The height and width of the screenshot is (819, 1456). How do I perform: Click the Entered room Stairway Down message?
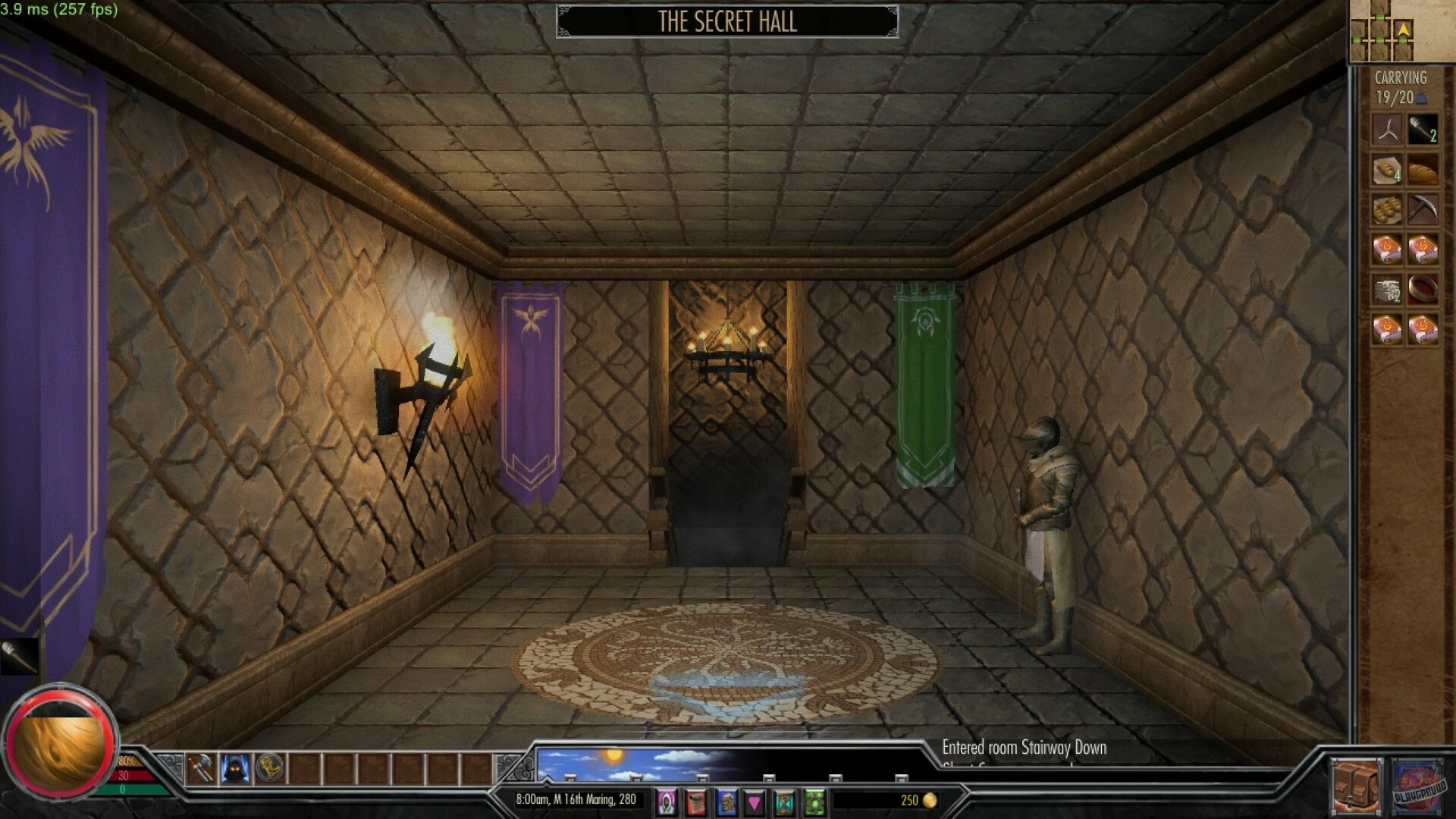pos(1025,748)
